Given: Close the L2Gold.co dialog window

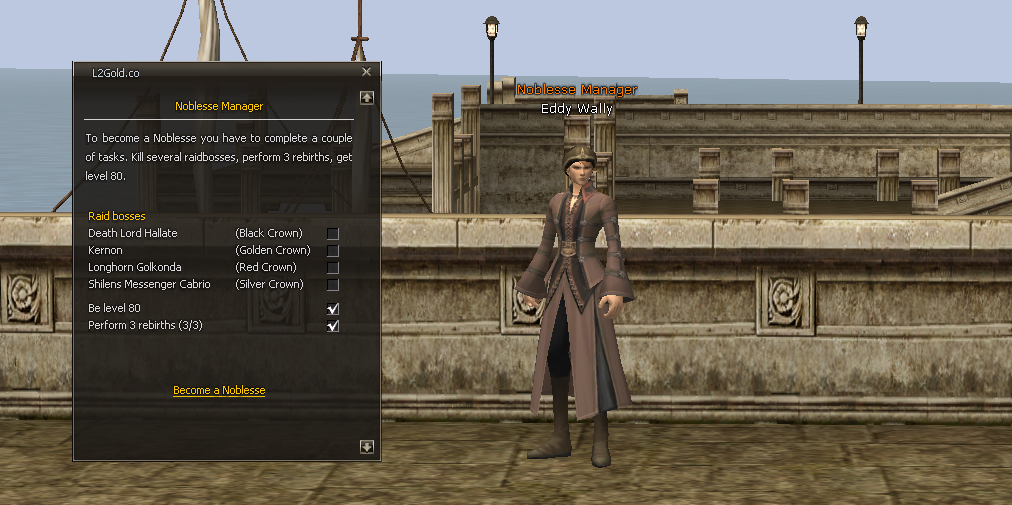Looking at the screenshot, I should [366, 72].
